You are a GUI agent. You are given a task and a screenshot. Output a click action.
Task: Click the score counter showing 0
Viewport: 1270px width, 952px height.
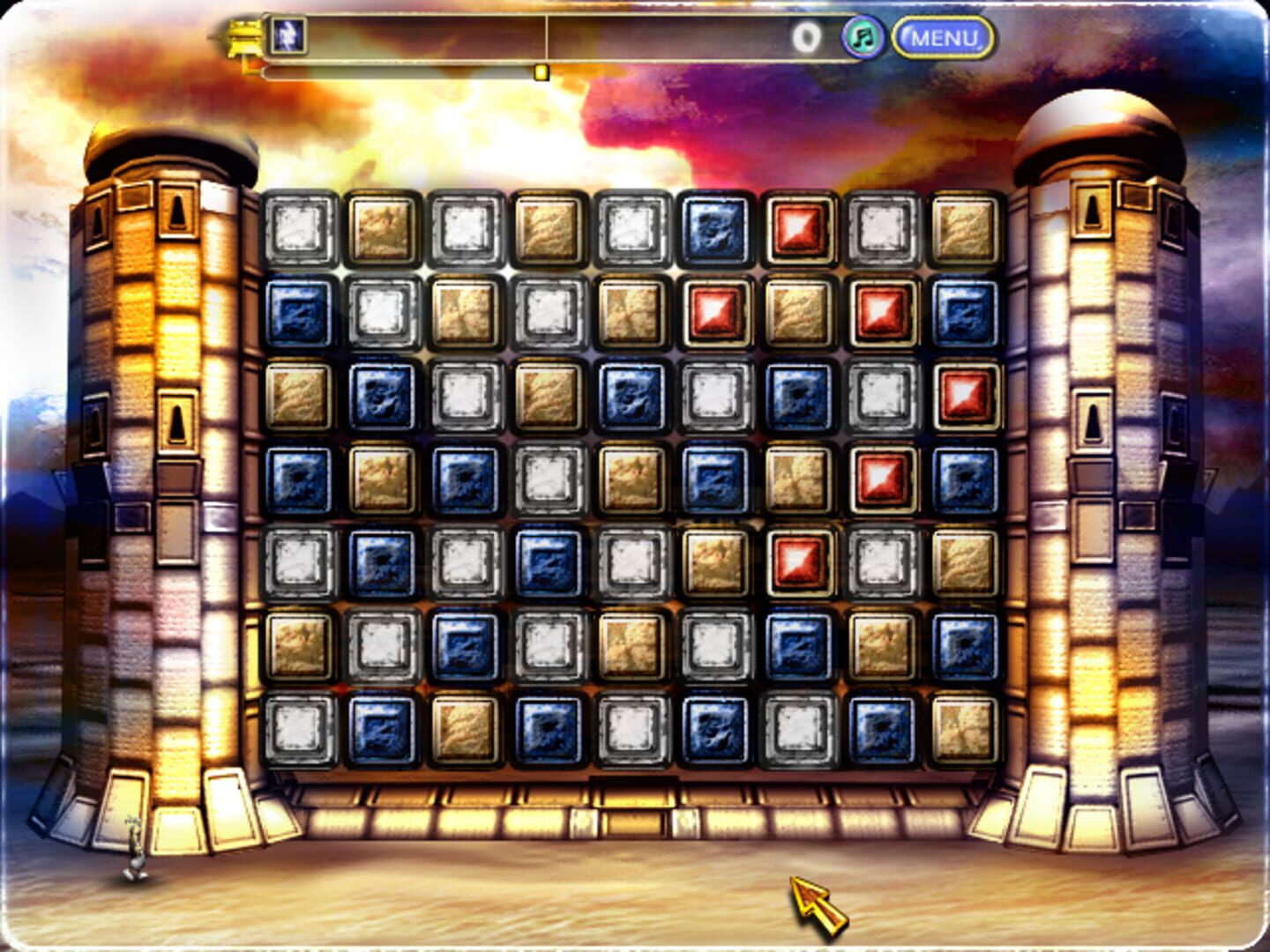808,35
